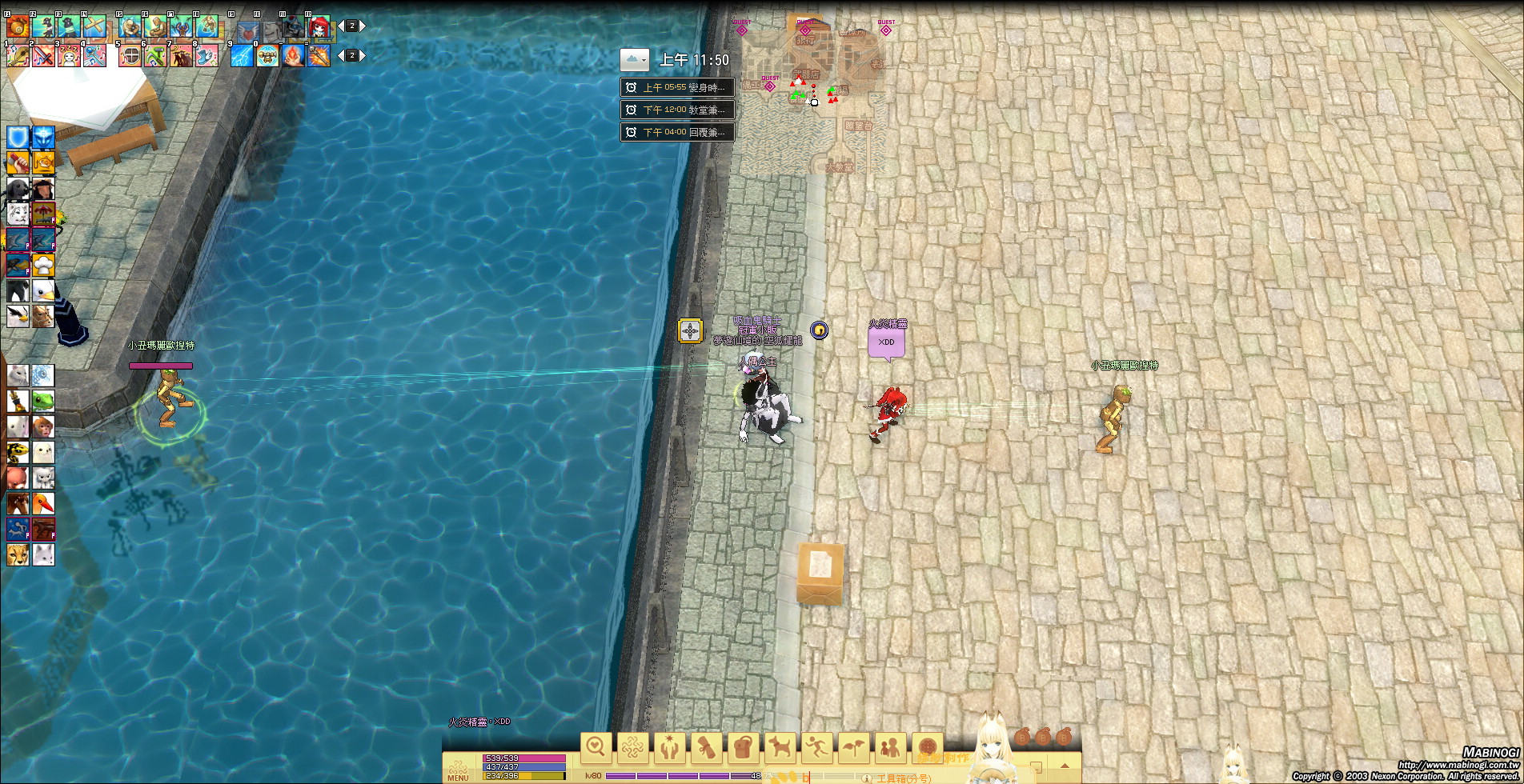Viewport: 1524px width, 784px height.
Task: Open the two-people friends button
Action: (891, 748)
